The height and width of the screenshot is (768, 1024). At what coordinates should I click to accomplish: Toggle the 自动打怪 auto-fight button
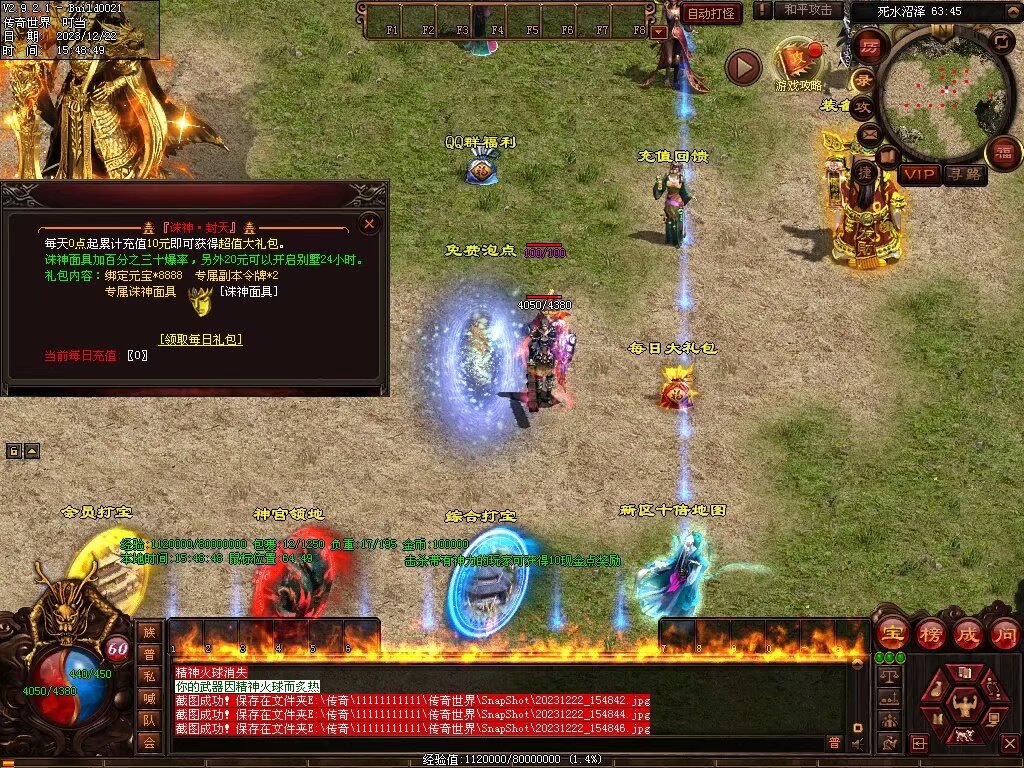point(712,14)
